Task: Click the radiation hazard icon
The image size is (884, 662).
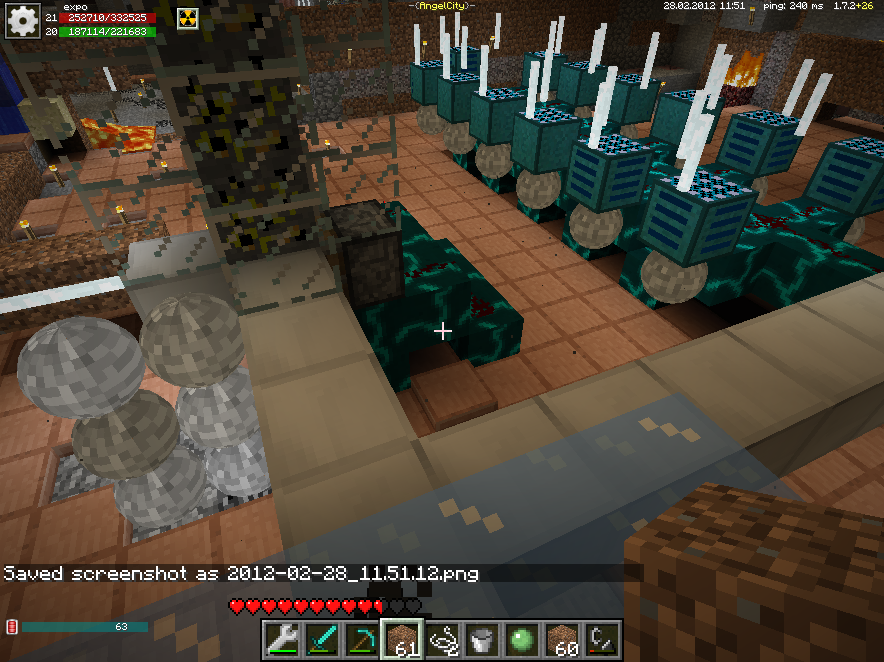Action: 189,17
